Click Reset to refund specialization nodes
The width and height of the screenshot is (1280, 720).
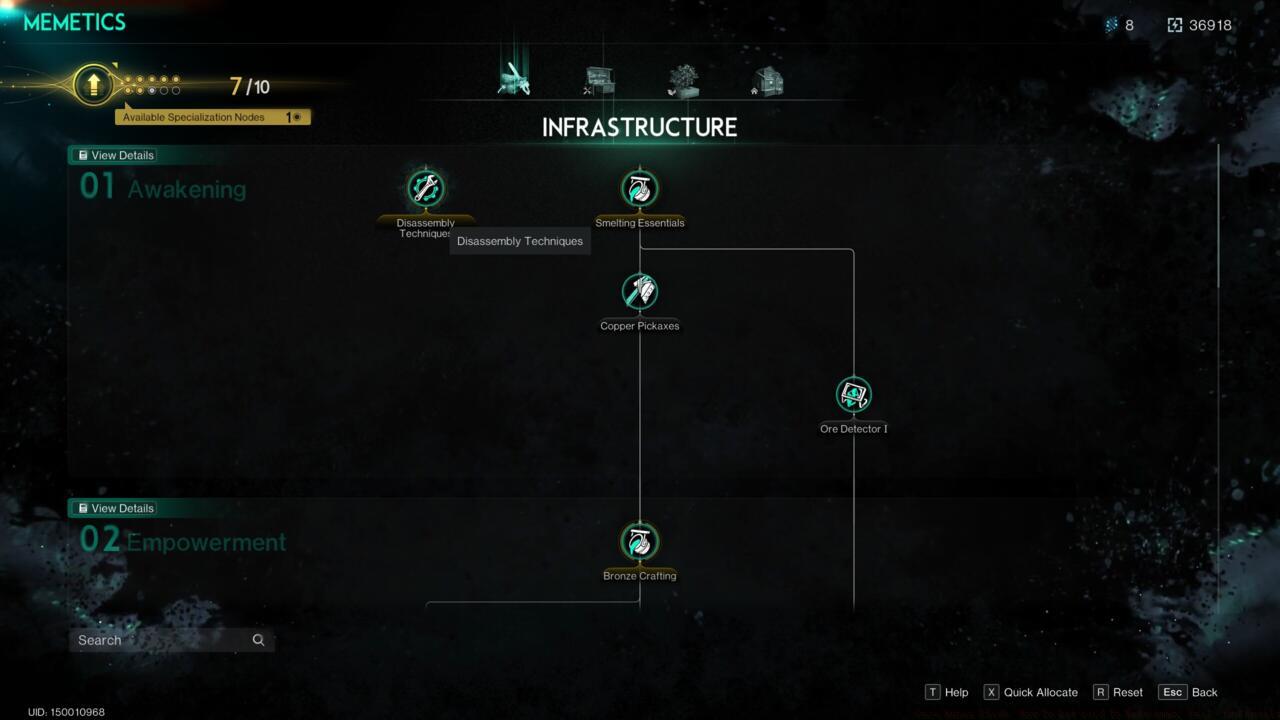tap(1120, 692)
